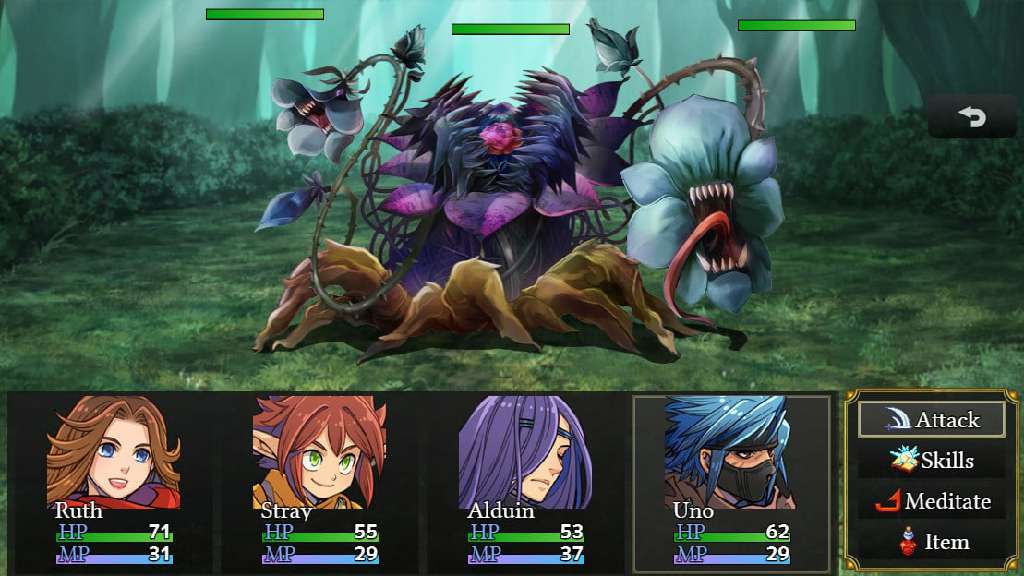Open the Skills menu
The image size is (1024, 576).
pos(931,461)
